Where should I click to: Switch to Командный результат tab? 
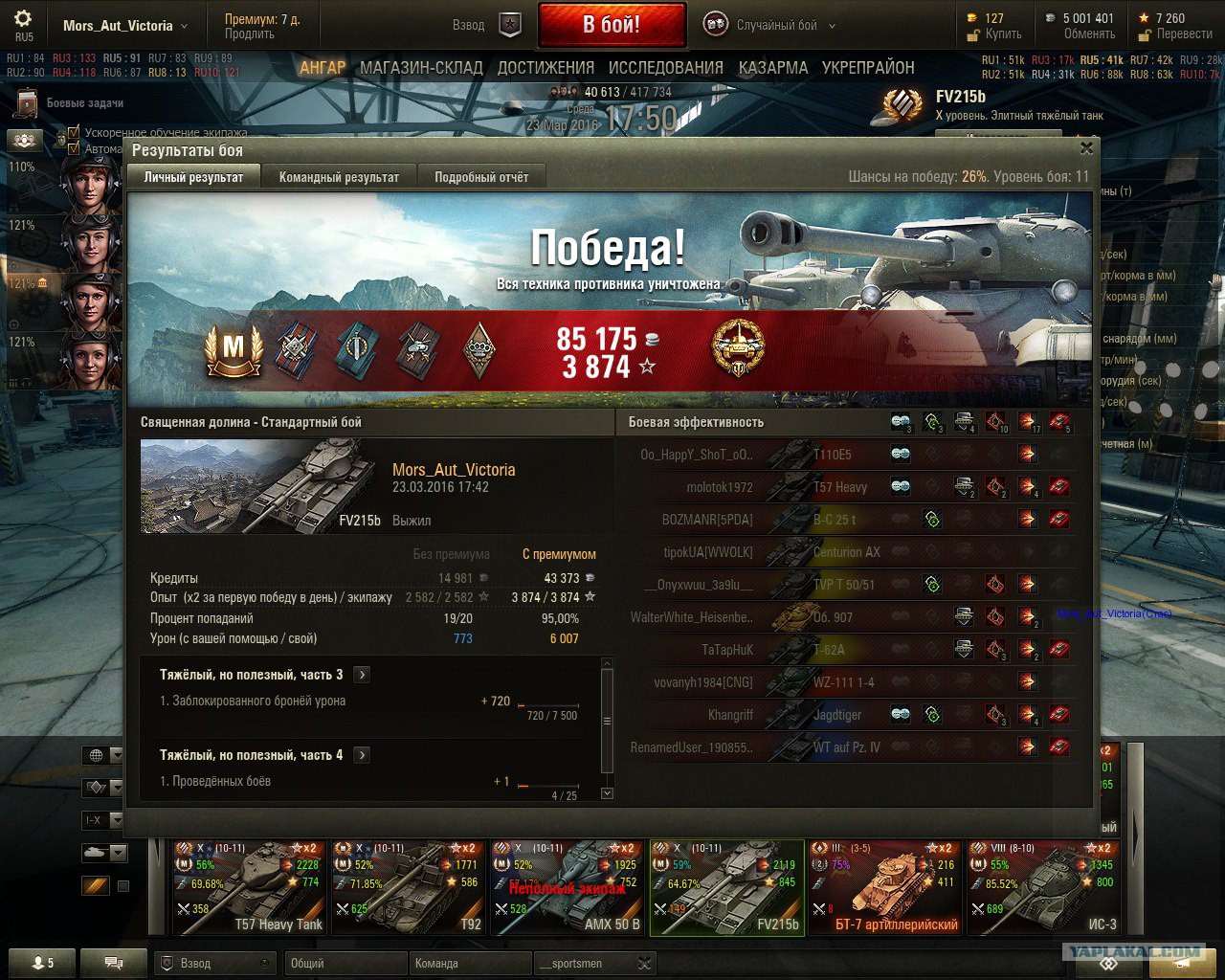point(339,177)
